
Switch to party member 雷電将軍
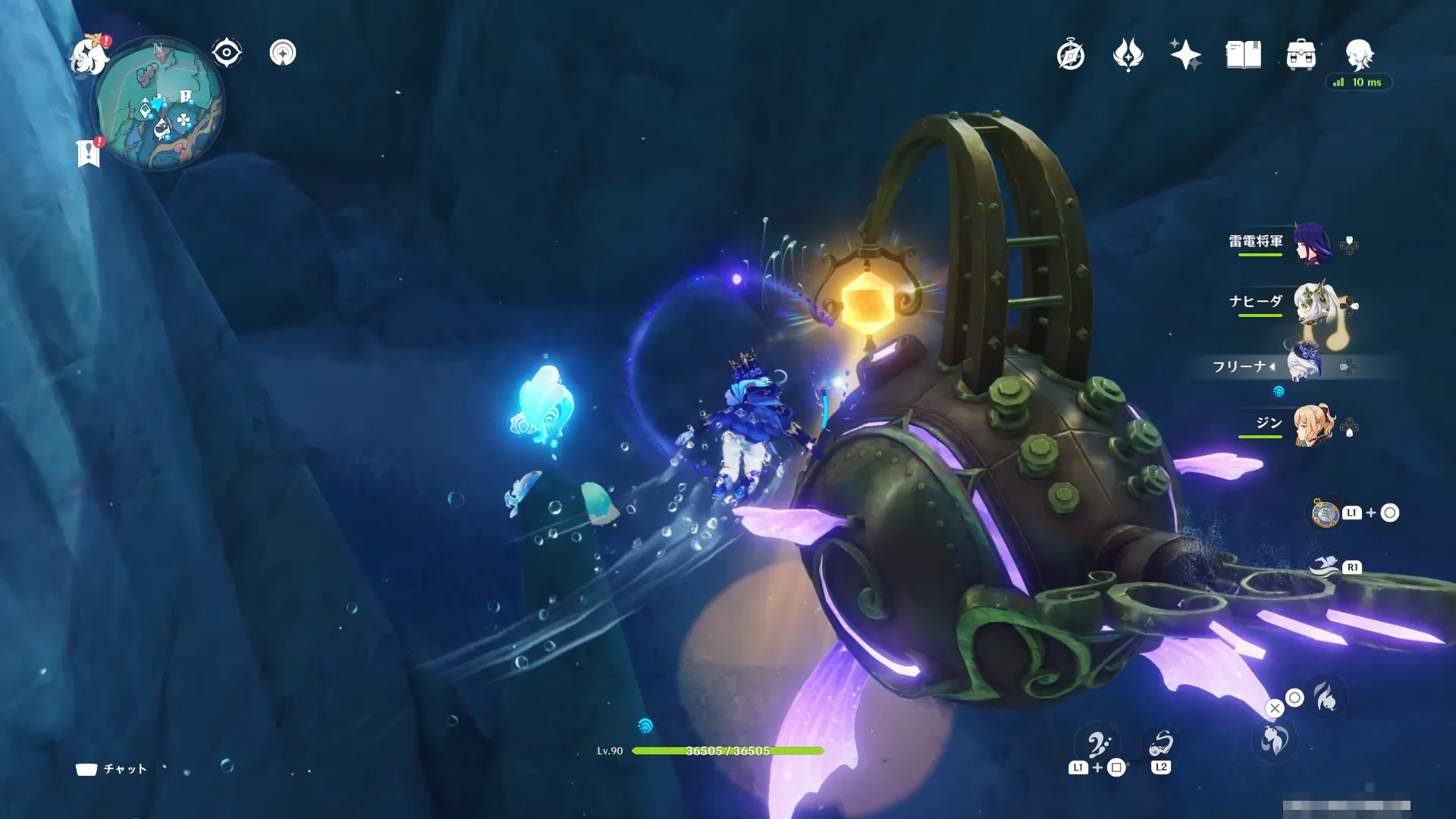point(1310,243)
